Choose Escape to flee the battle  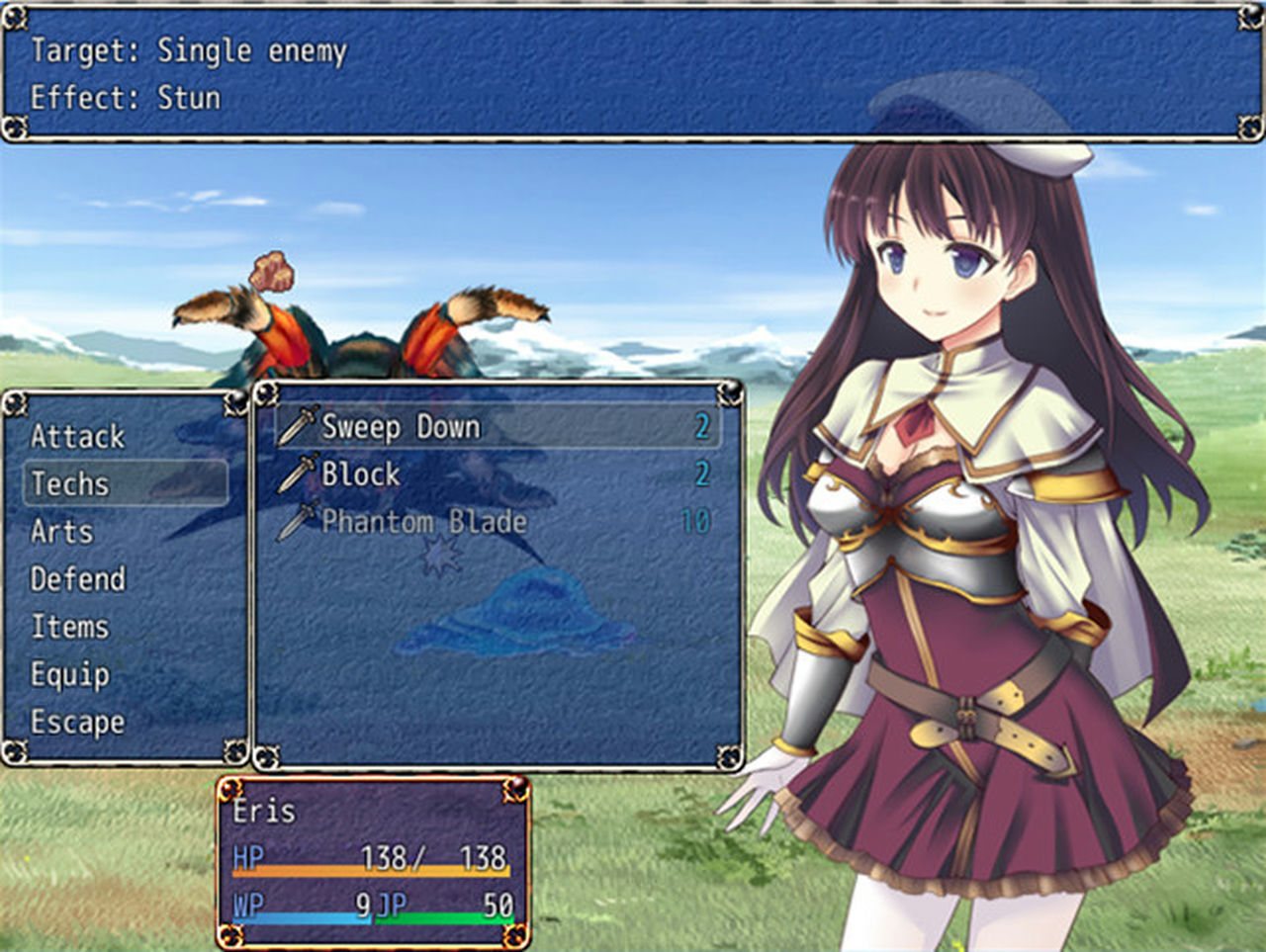pyautogui.click(x=78, y=723)
